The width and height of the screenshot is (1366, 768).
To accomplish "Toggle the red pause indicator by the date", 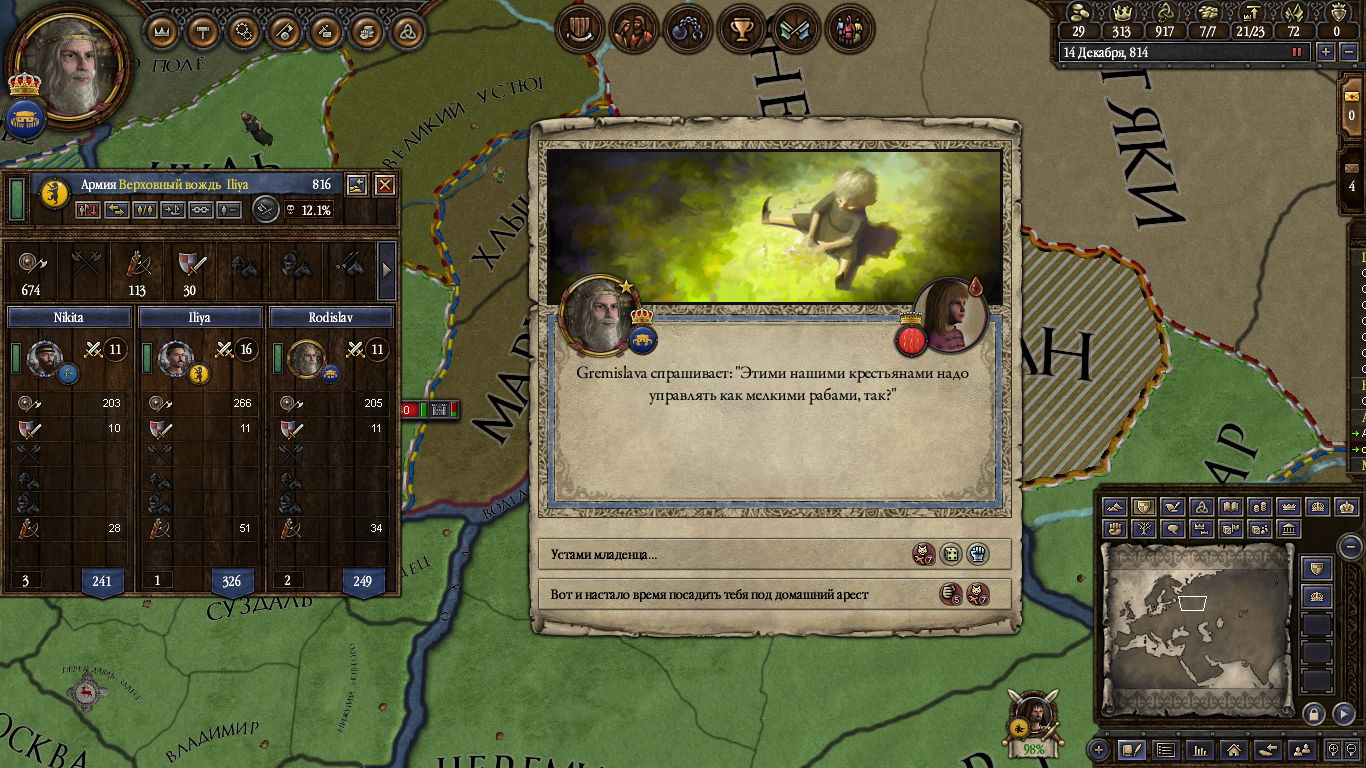I will pyautogui.click(x=1298, y=52).
